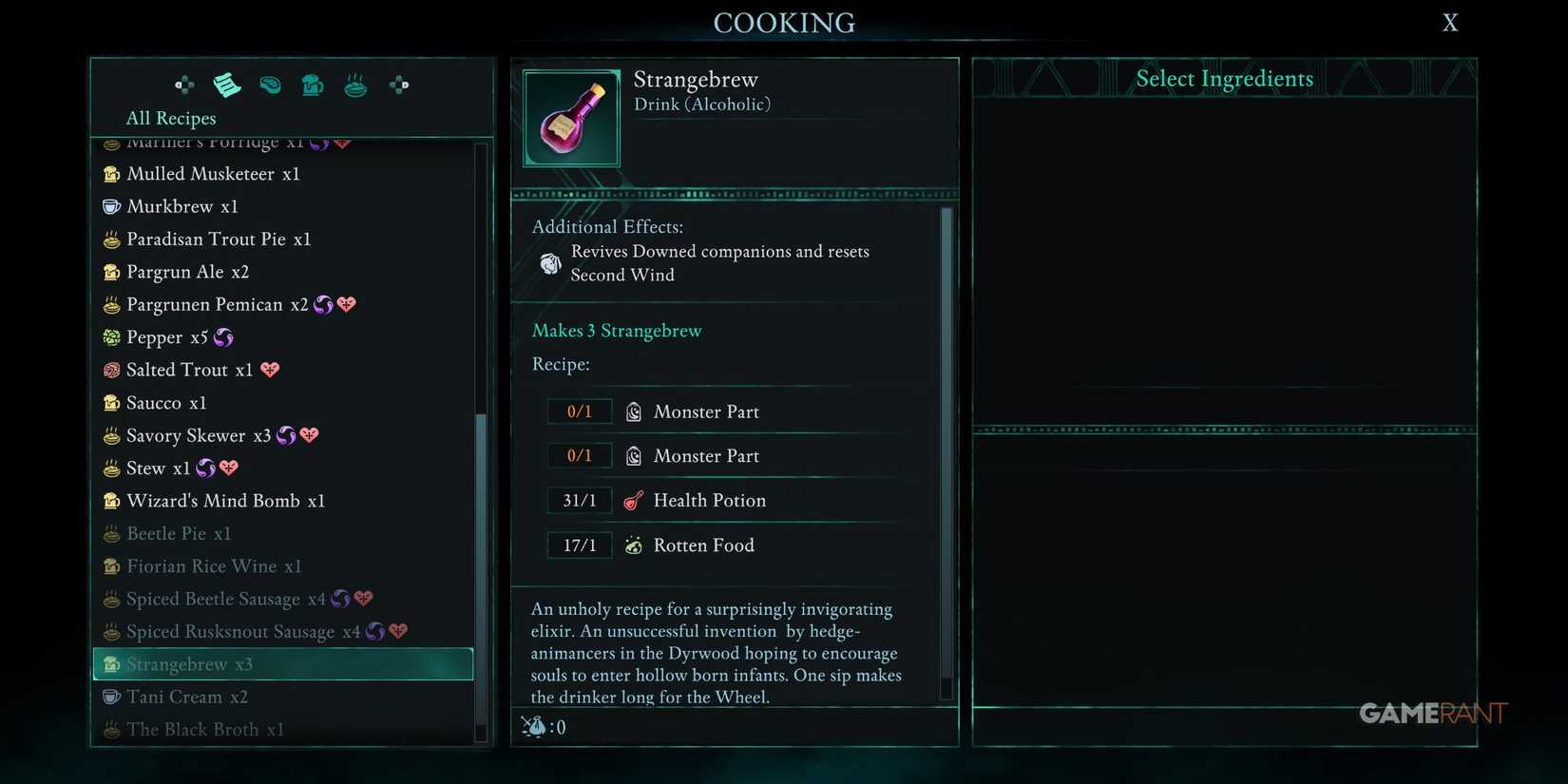Image resolution: width=1568 pixels, height=784 pixels.
Task: Open the All Recipes category label
Action: [x=171, y=118]
